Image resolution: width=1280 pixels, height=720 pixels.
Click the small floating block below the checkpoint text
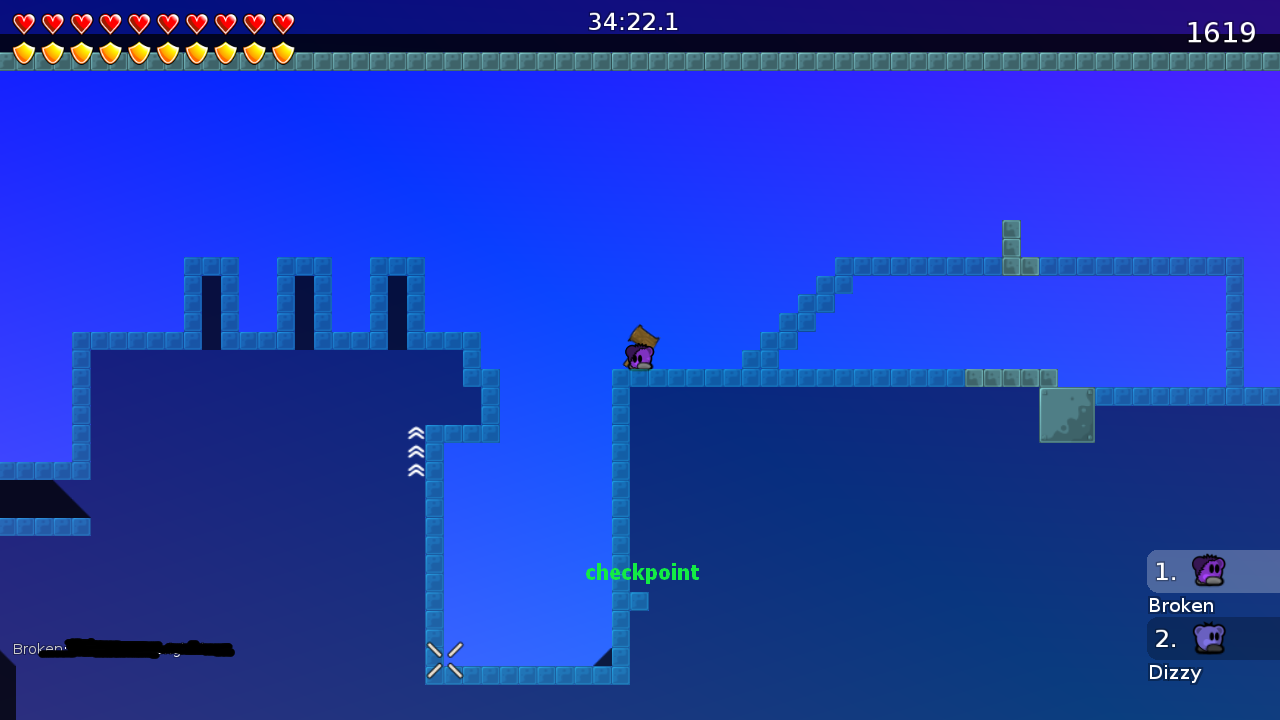pyautogui.click(x=638, y=601)
